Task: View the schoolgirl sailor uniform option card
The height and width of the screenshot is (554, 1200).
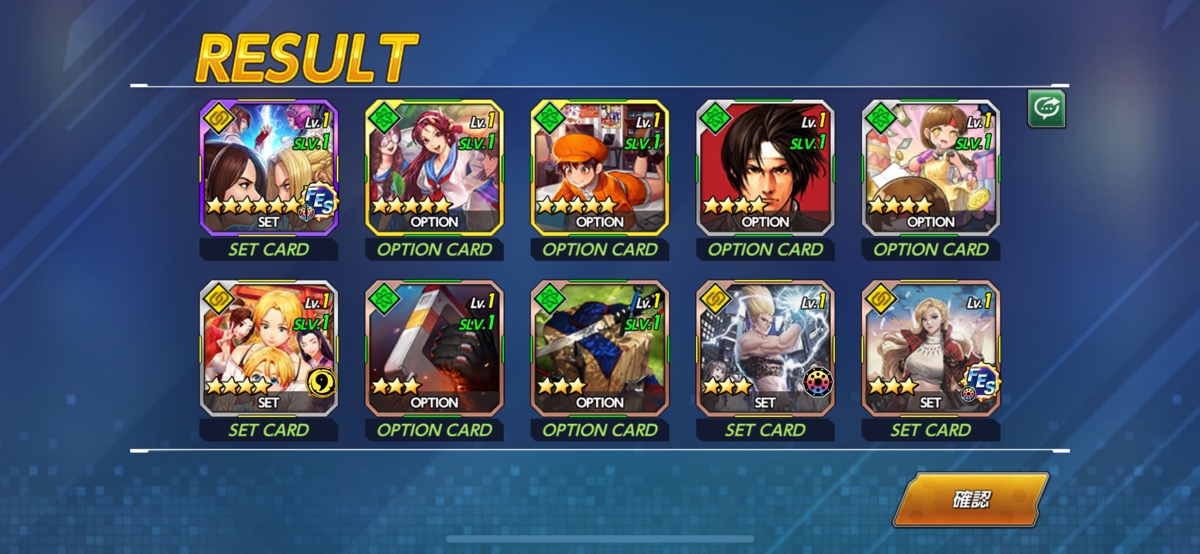Action: point(434,167)
